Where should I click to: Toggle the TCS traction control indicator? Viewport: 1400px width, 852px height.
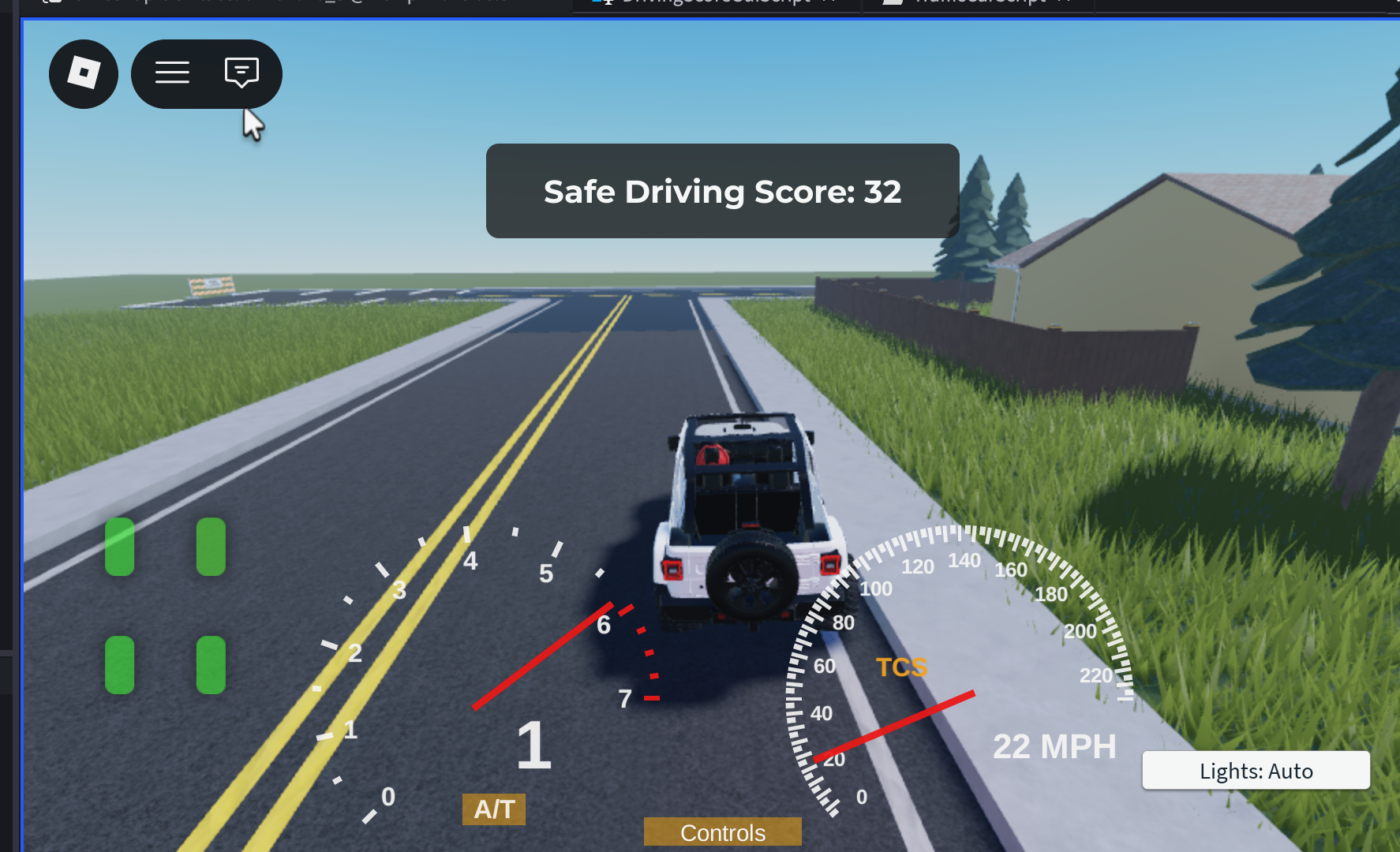(901, 667)
